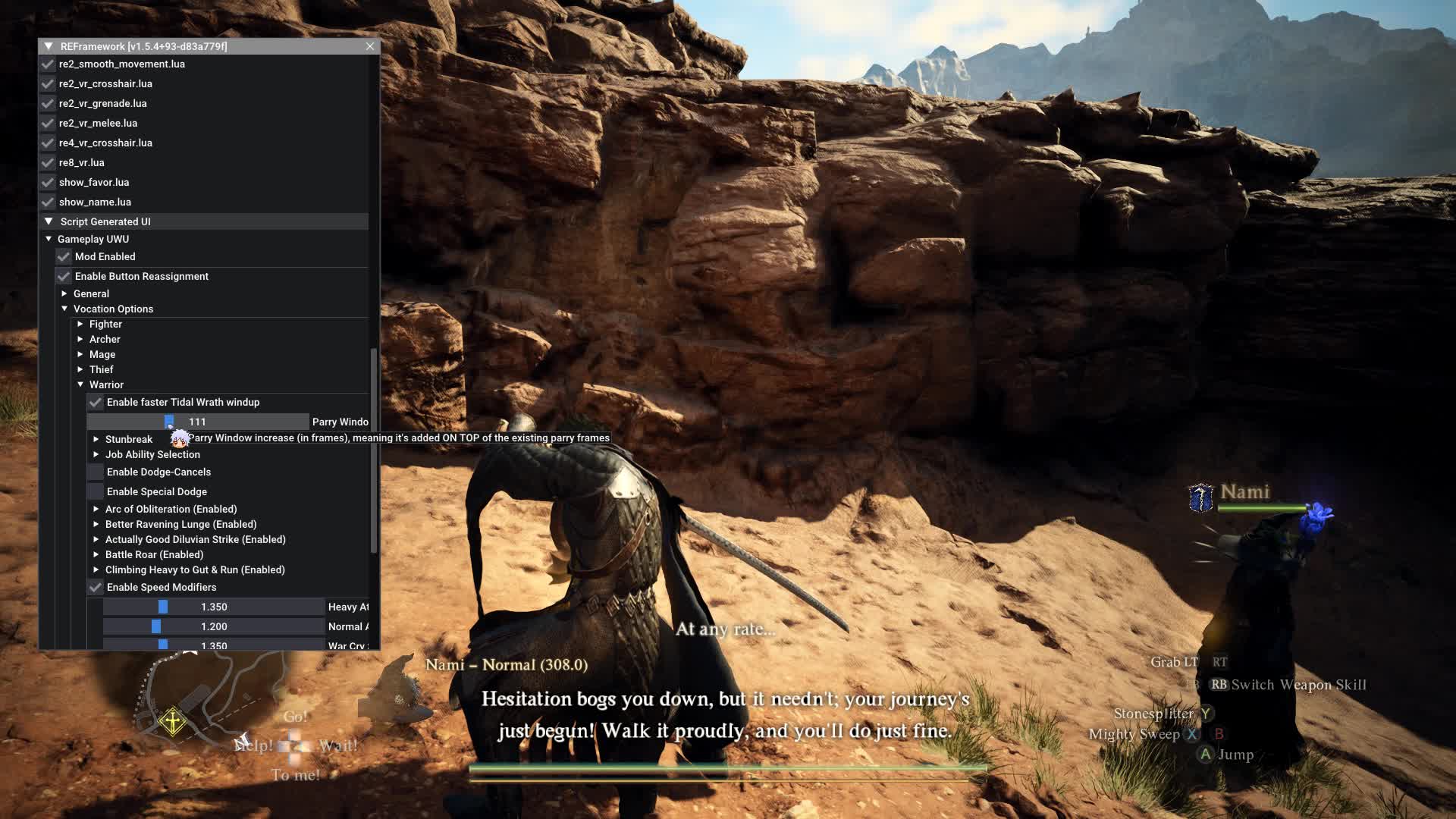Open the Battle Roar options
Image resolution: width=1456 pixels, height=819 pixels.
tap(96, 554)
